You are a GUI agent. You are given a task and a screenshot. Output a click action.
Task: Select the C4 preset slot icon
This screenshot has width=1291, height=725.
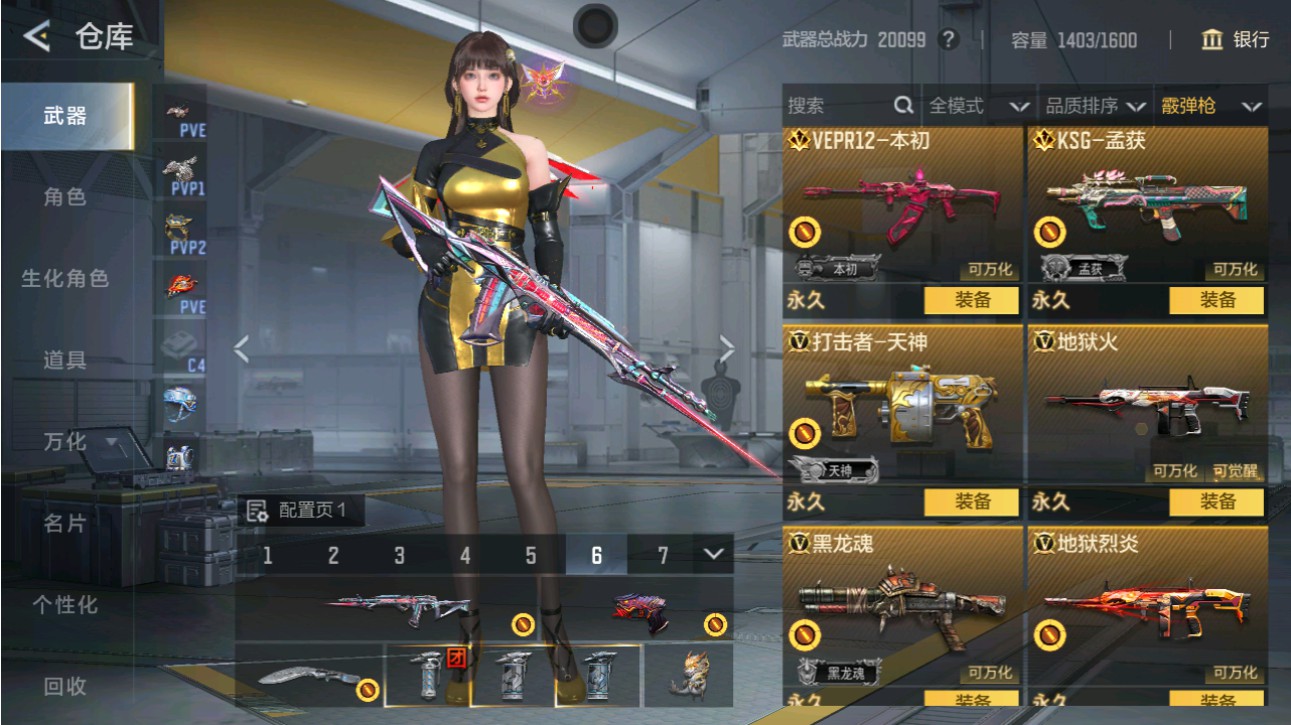pyautogui.click(x=180, y=345)
